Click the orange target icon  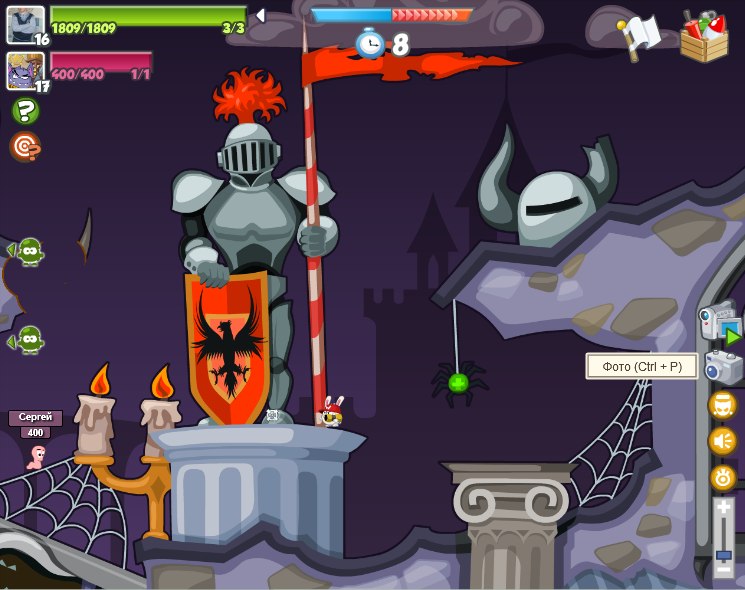24,147
